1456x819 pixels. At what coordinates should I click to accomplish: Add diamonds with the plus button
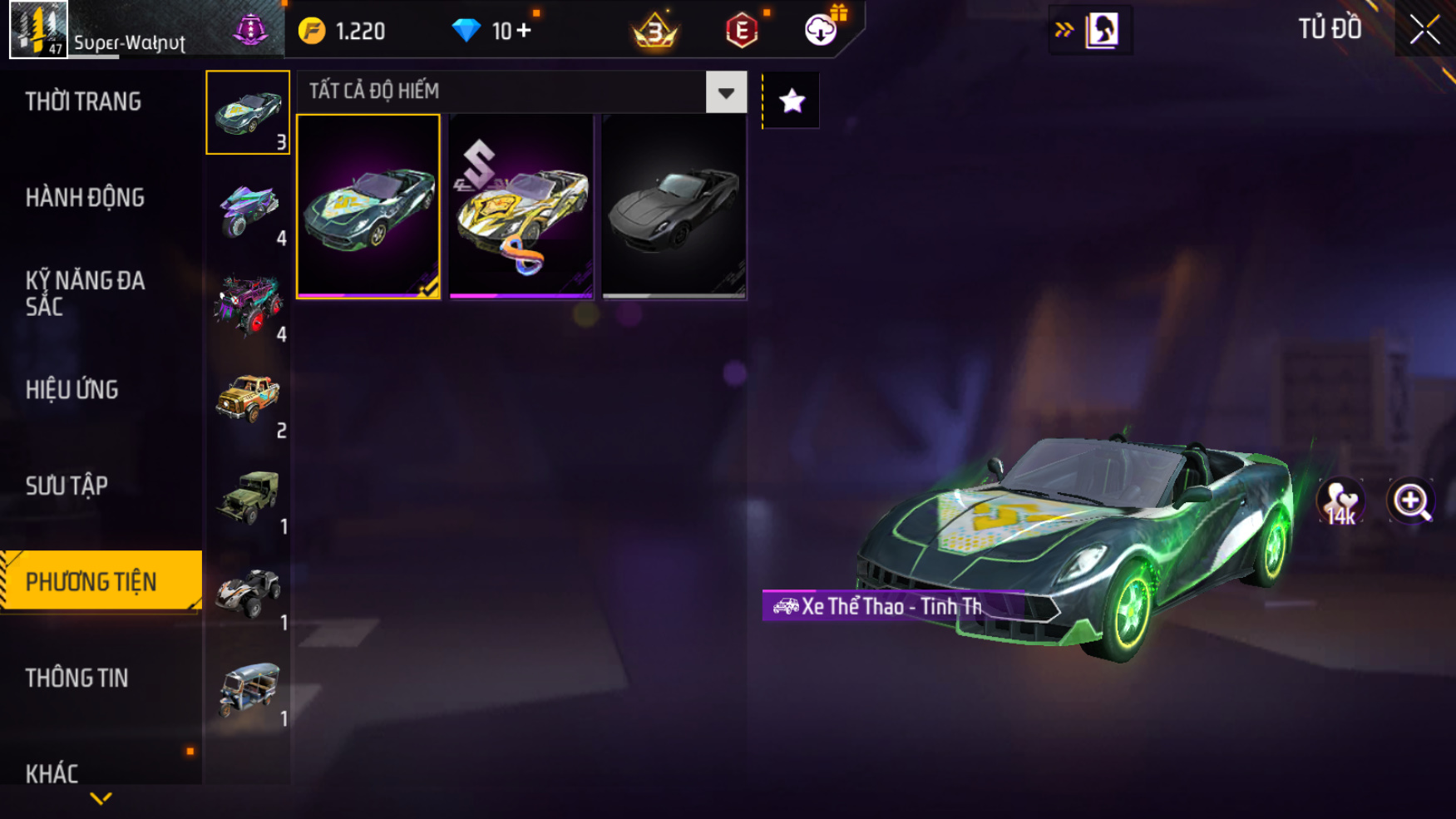tap(524, 31)
